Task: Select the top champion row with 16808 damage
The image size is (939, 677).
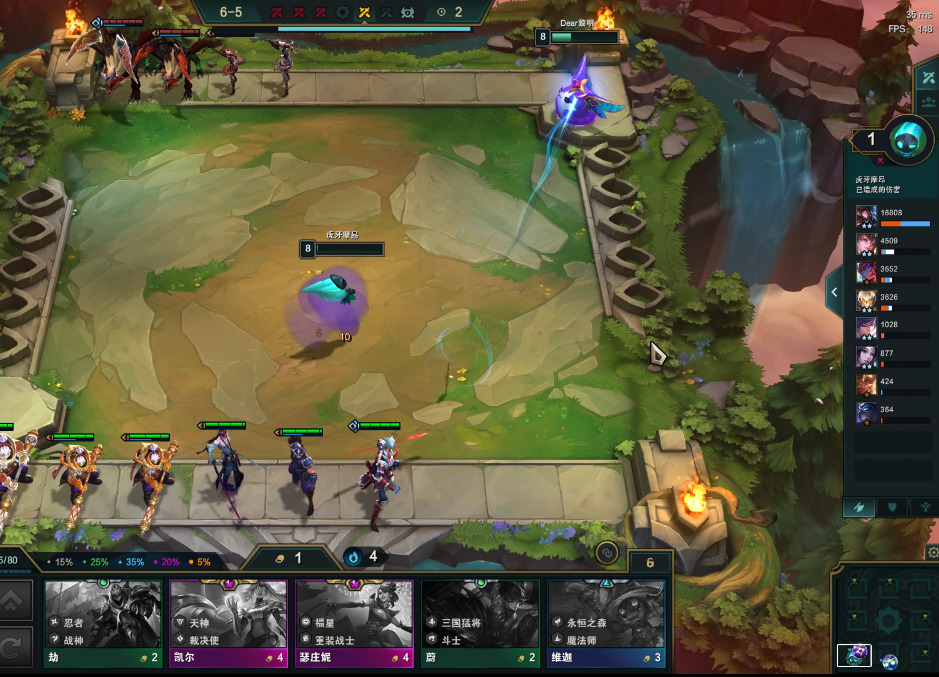Action: (895, 217)
